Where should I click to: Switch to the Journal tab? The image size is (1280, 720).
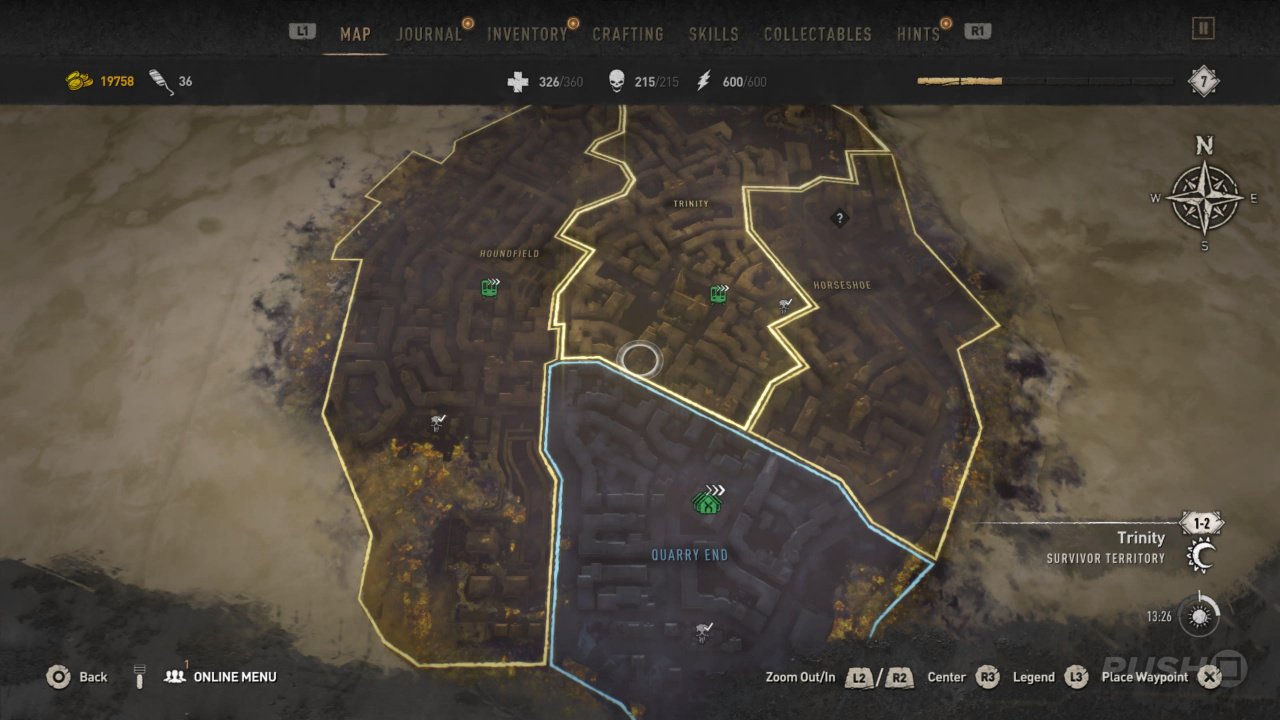pyautogui.click(x=430, y=34)
